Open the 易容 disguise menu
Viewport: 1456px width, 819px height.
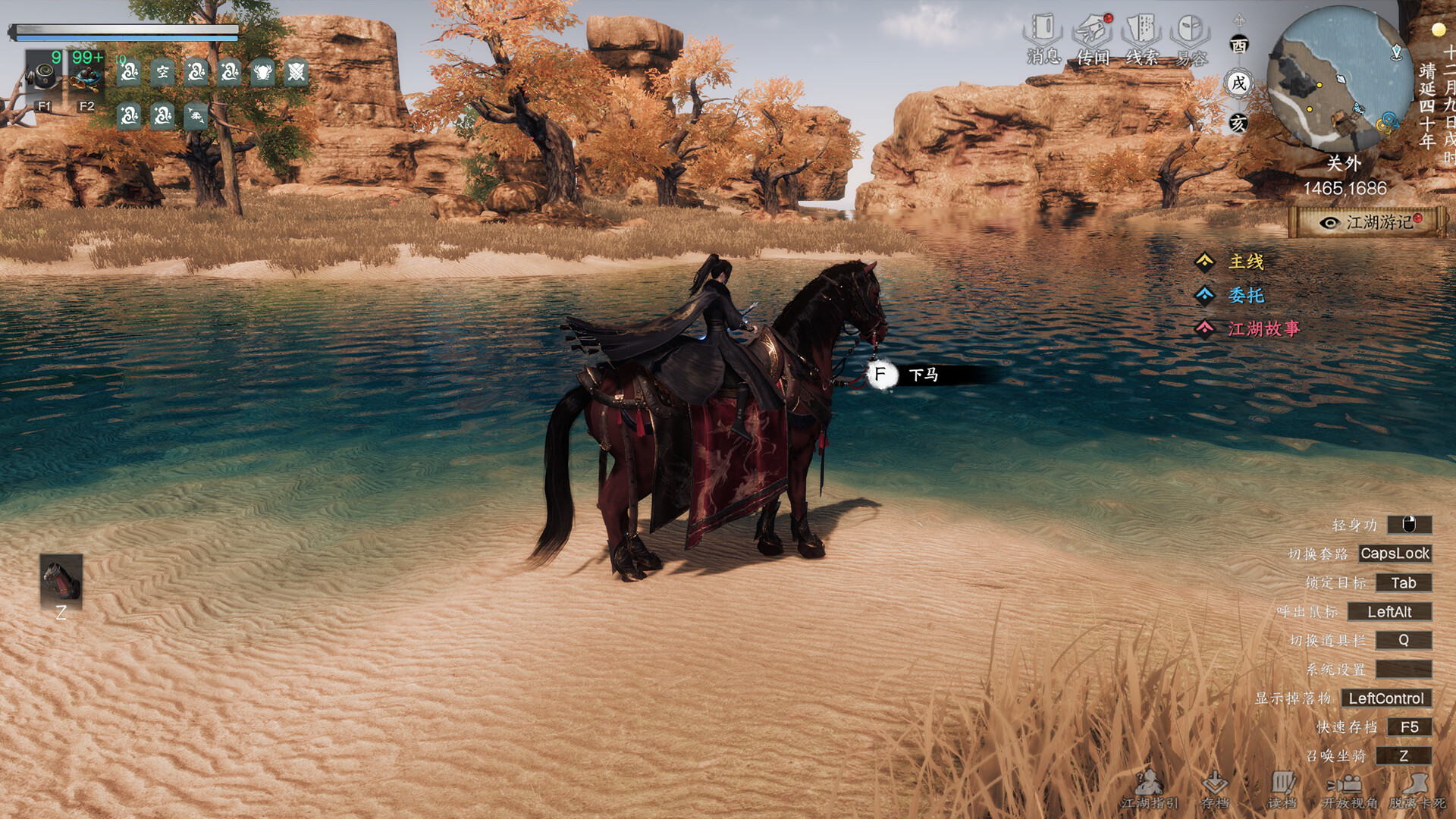1191,39
